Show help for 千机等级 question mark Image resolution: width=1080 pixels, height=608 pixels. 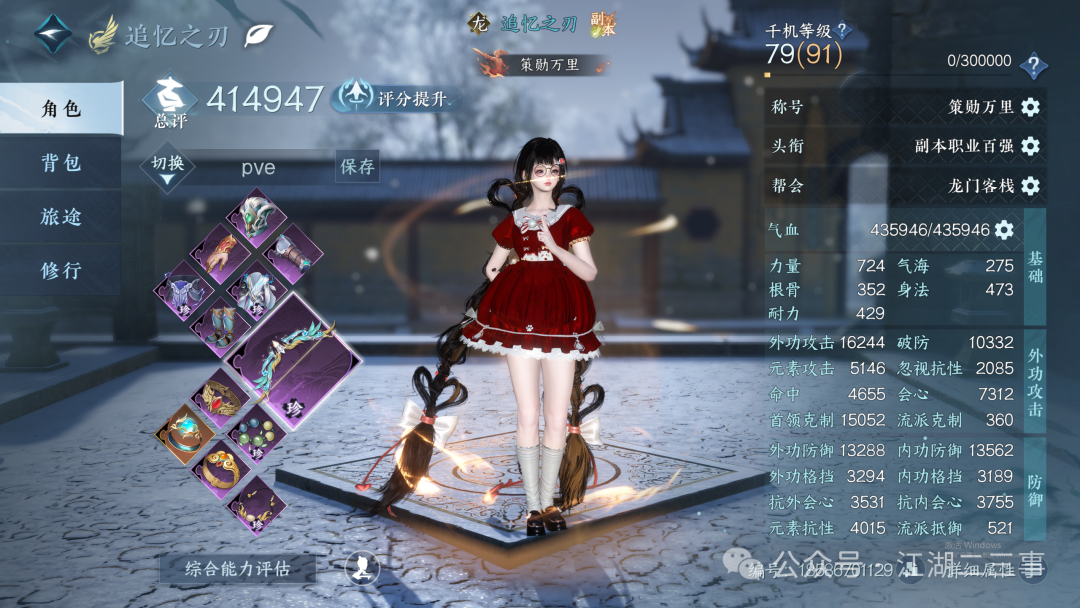(842, 31)
